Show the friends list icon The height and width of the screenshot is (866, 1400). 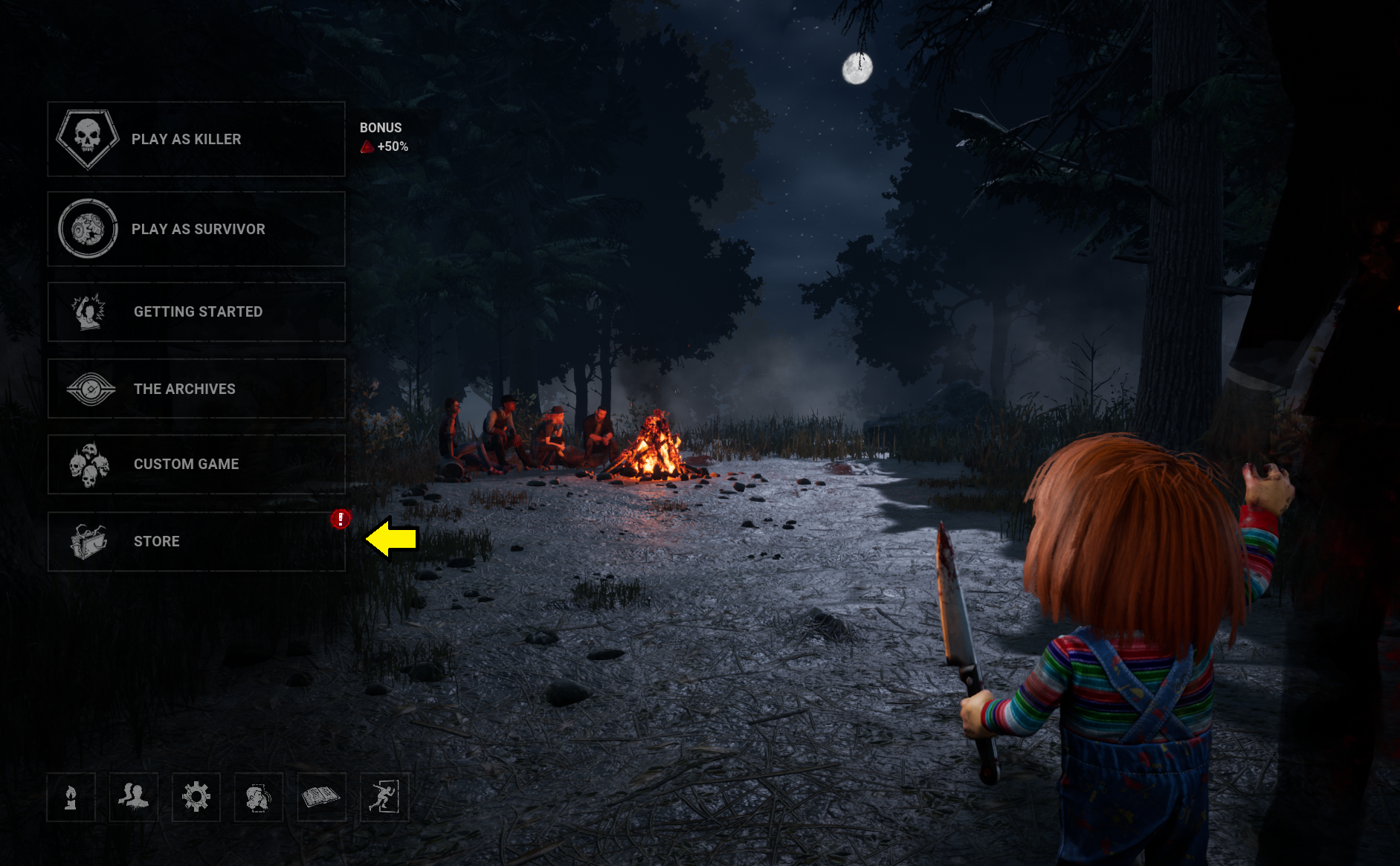point(134,798)
